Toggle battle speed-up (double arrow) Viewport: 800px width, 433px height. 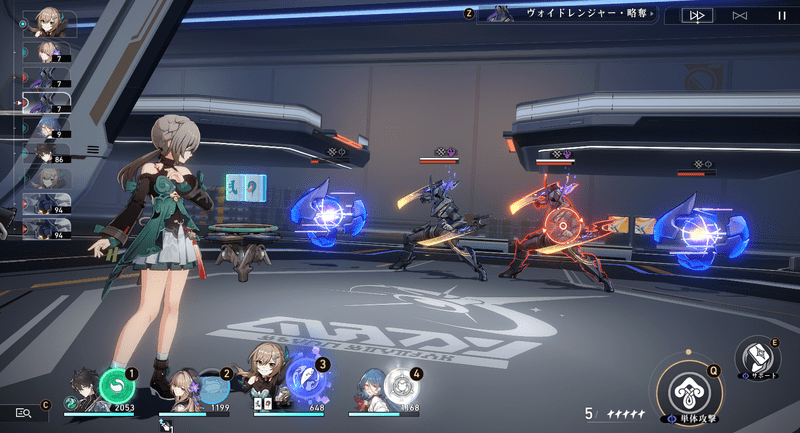[695, 15]
